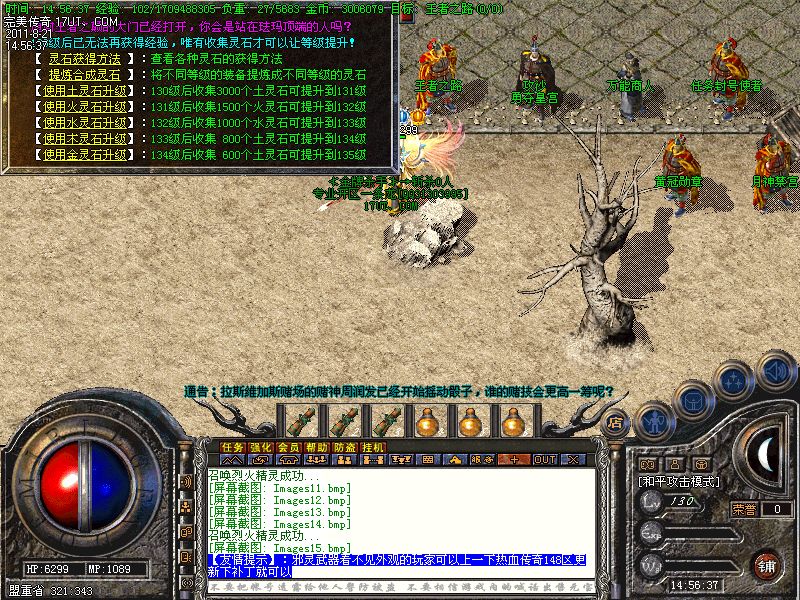Screen dimensions: 800x600
Task: Choose the 使用水灵石升级 link
Action: tap(85, 123)
